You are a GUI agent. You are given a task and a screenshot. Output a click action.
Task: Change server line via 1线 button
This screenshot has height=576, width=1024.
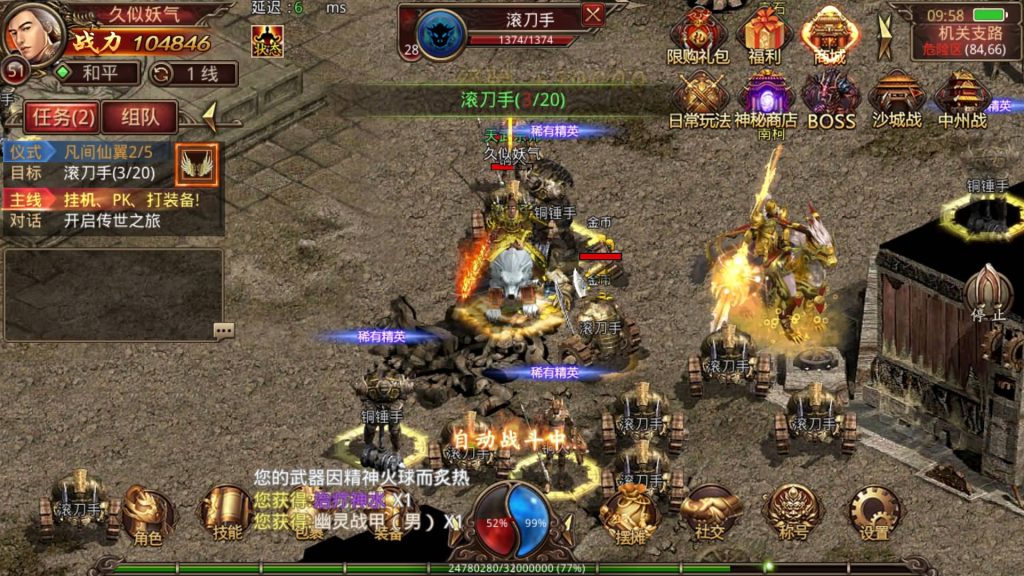tap(192, 73)
